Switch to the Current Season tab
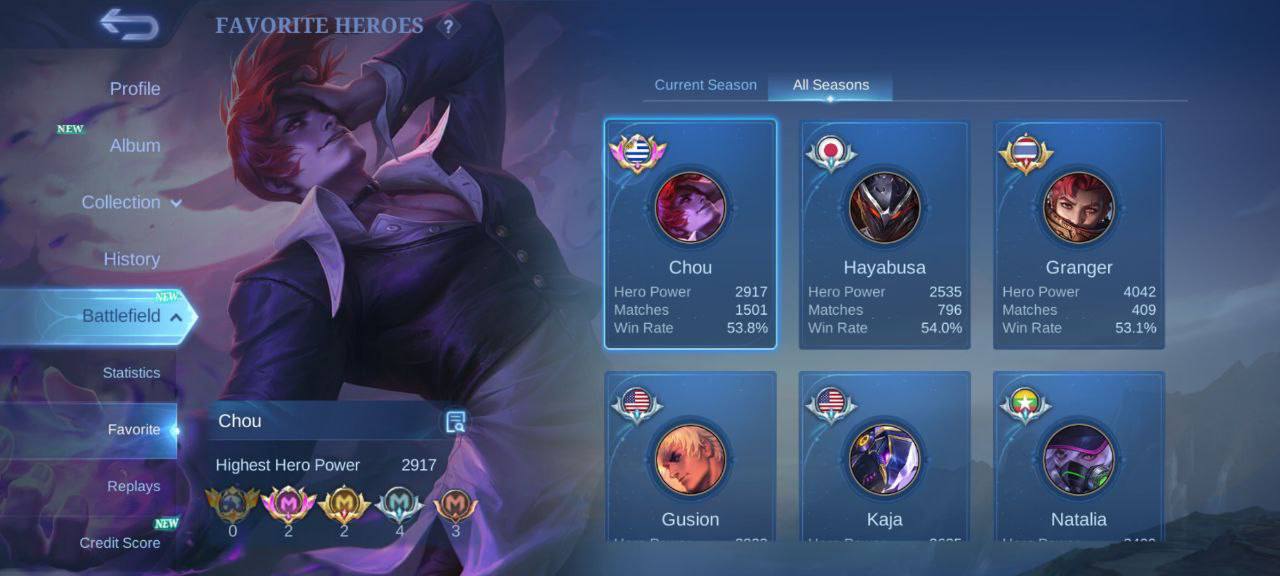1280x576 pixels. 705,85
